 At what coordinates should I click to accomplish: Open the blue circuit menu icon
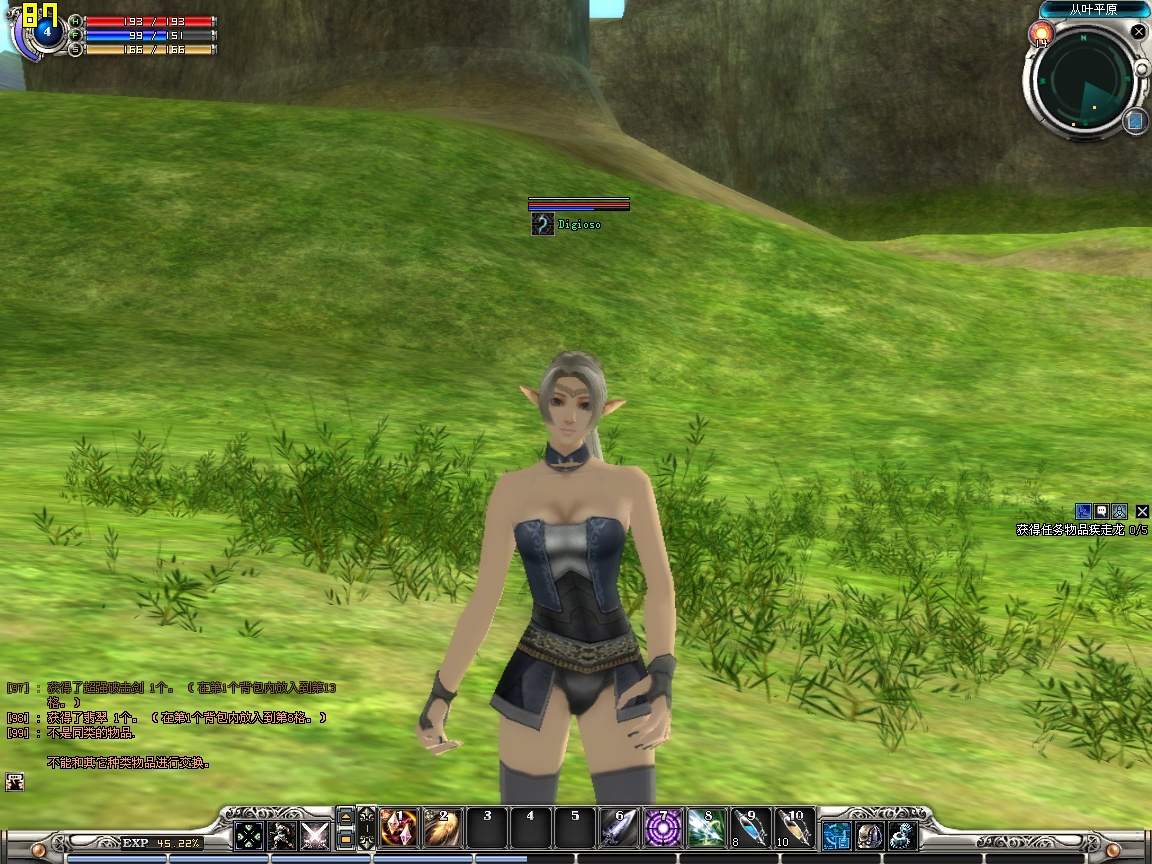point(836,835)
